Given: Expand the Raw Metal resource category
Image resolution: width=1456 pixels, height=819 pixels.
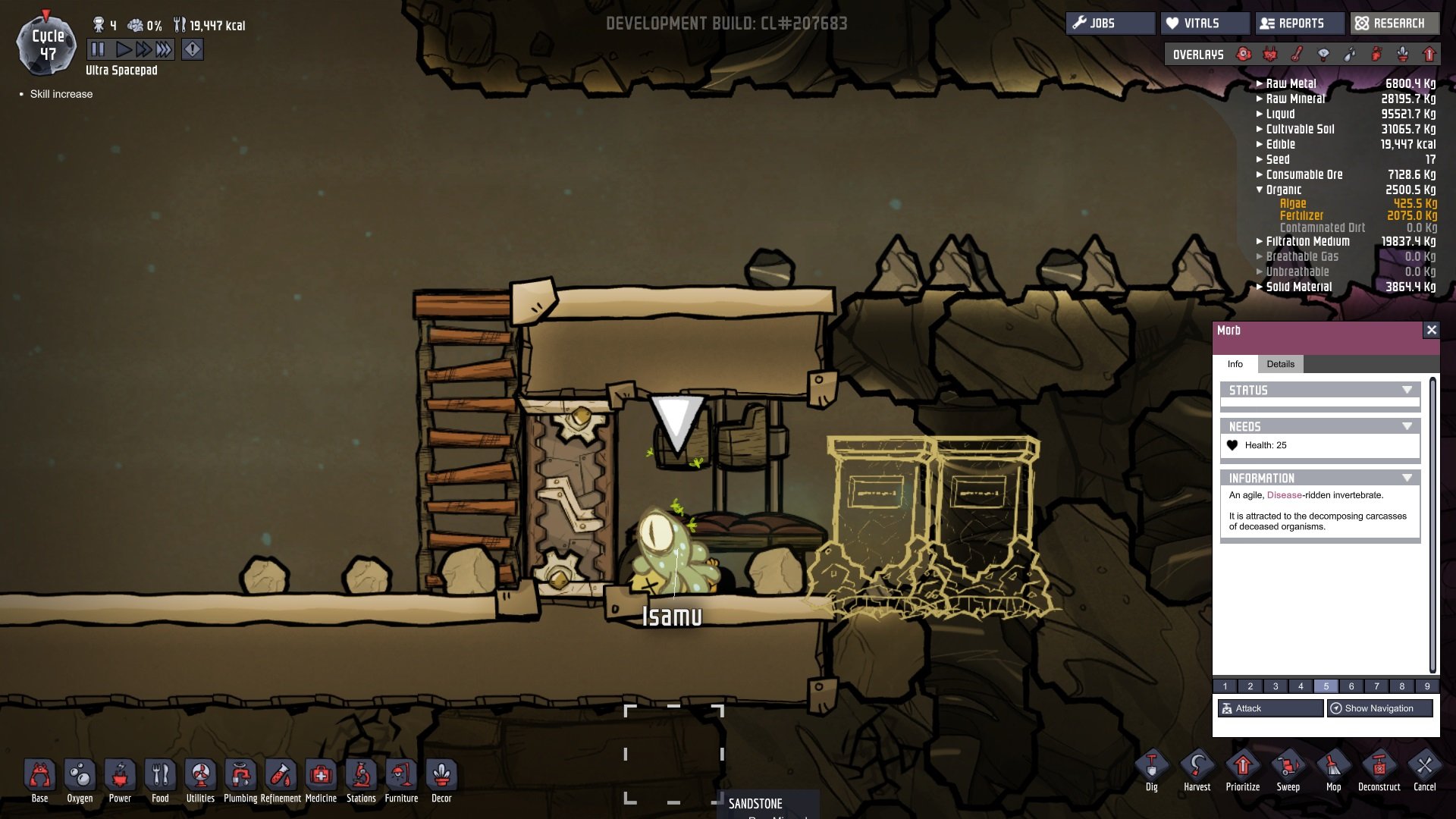Looking at the screenshot, I should point(1260,83).
